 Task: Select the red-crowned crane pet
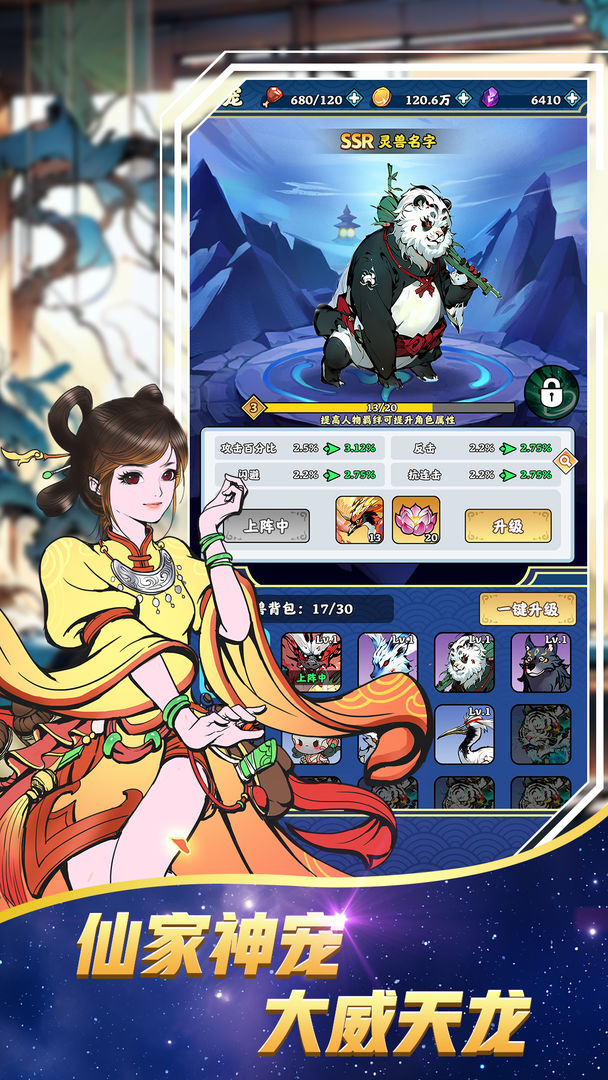(x=464, y=735)
